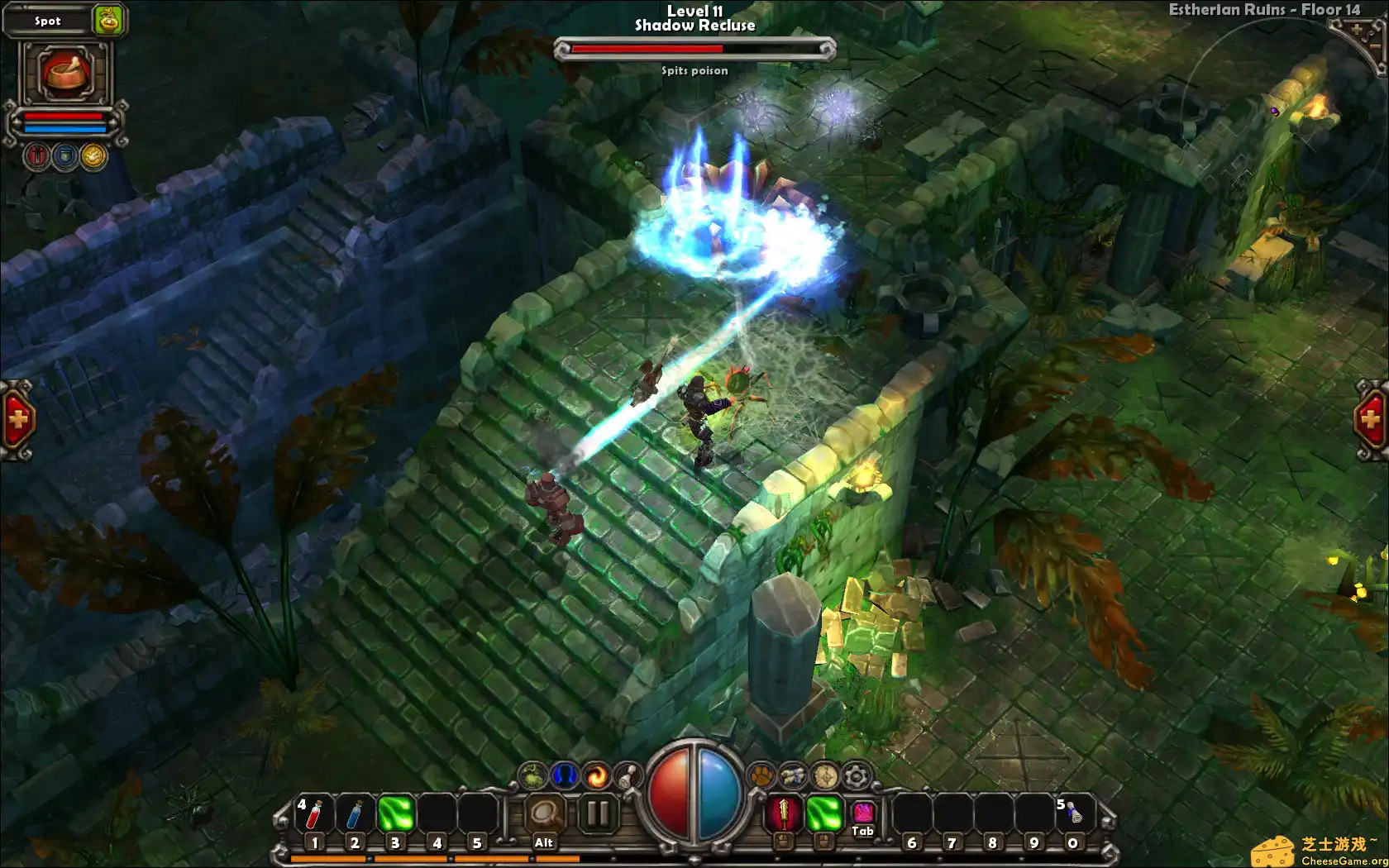This screenshot has height=868, width=1389.
Task: Click the magnifier icon above the Alt button
Action: coord(546,813)
